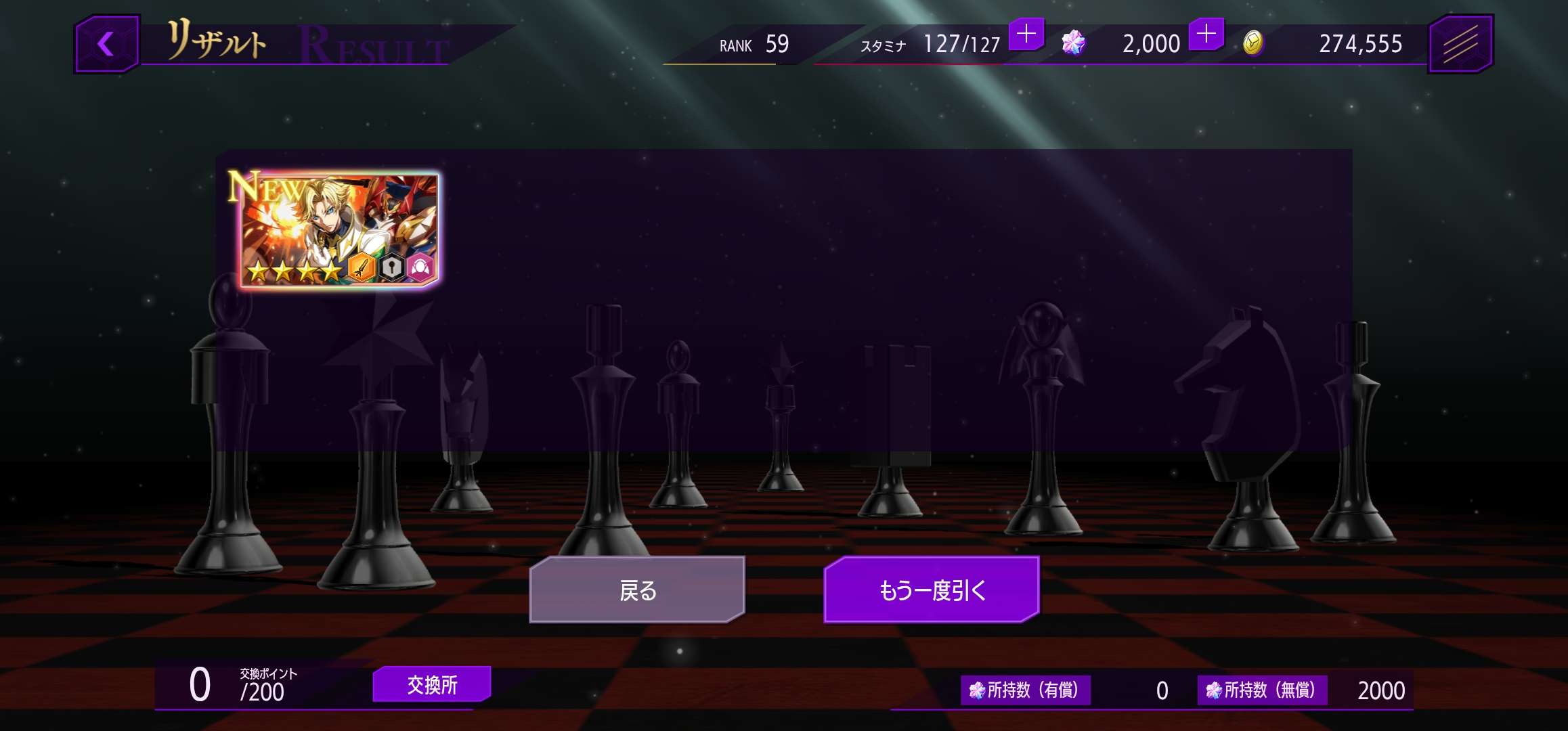
Task: Click the 戻る return button
Action: [637, 590]
